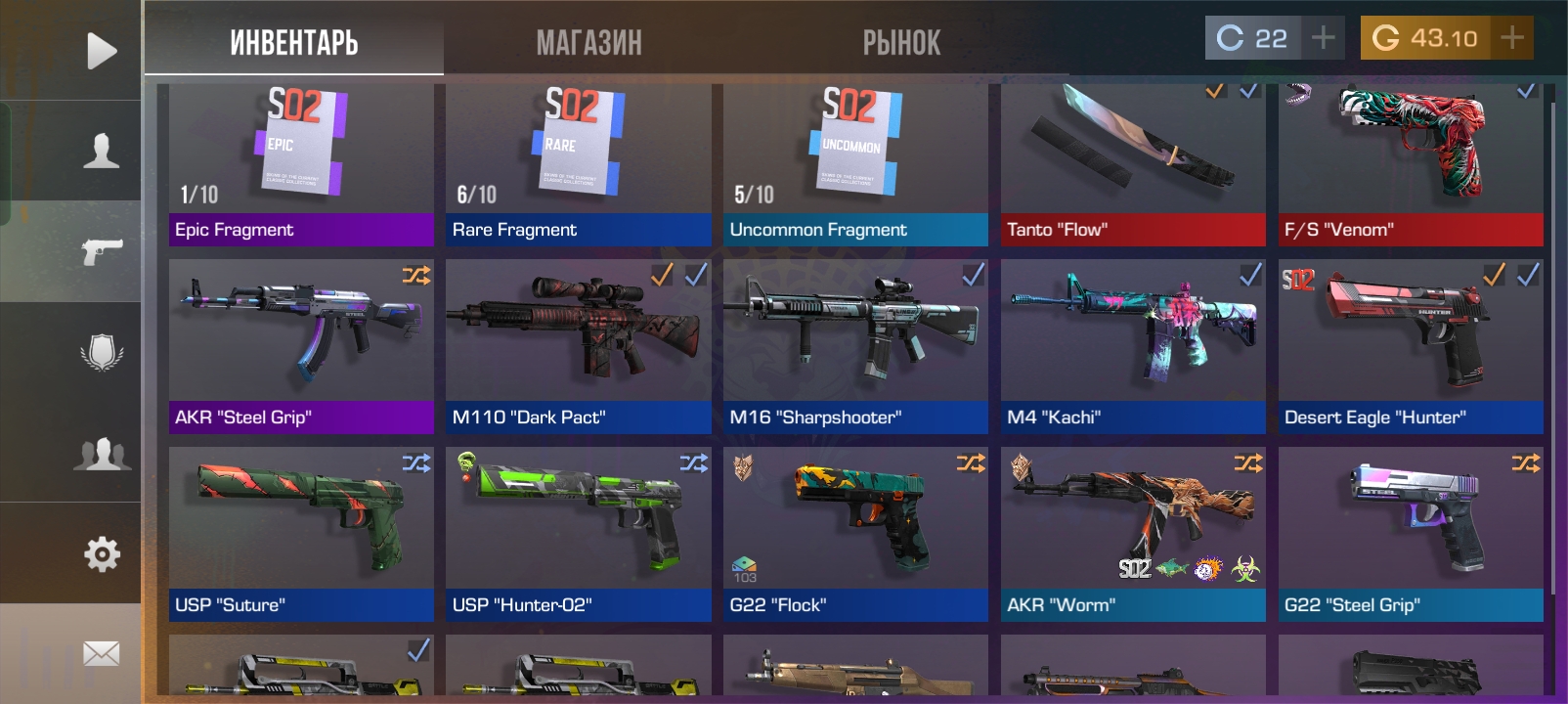Pick the F/S "Venom" pistol
This screenshot has width=1568, height=704.
(x=1411, y=164)
